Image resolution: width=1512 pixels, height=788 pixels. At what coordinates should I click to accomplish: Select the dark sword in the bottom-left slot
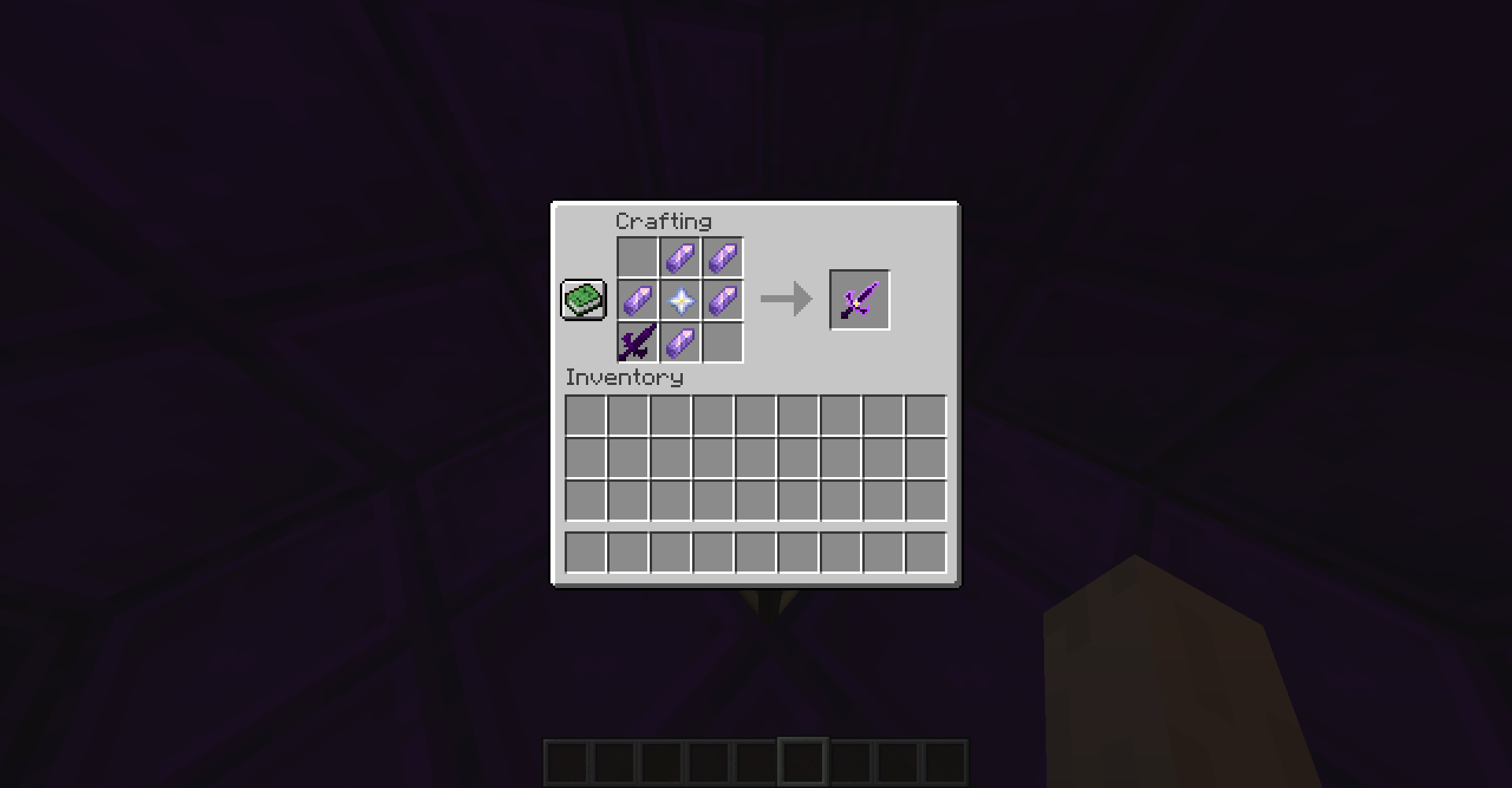click(637, 342)
